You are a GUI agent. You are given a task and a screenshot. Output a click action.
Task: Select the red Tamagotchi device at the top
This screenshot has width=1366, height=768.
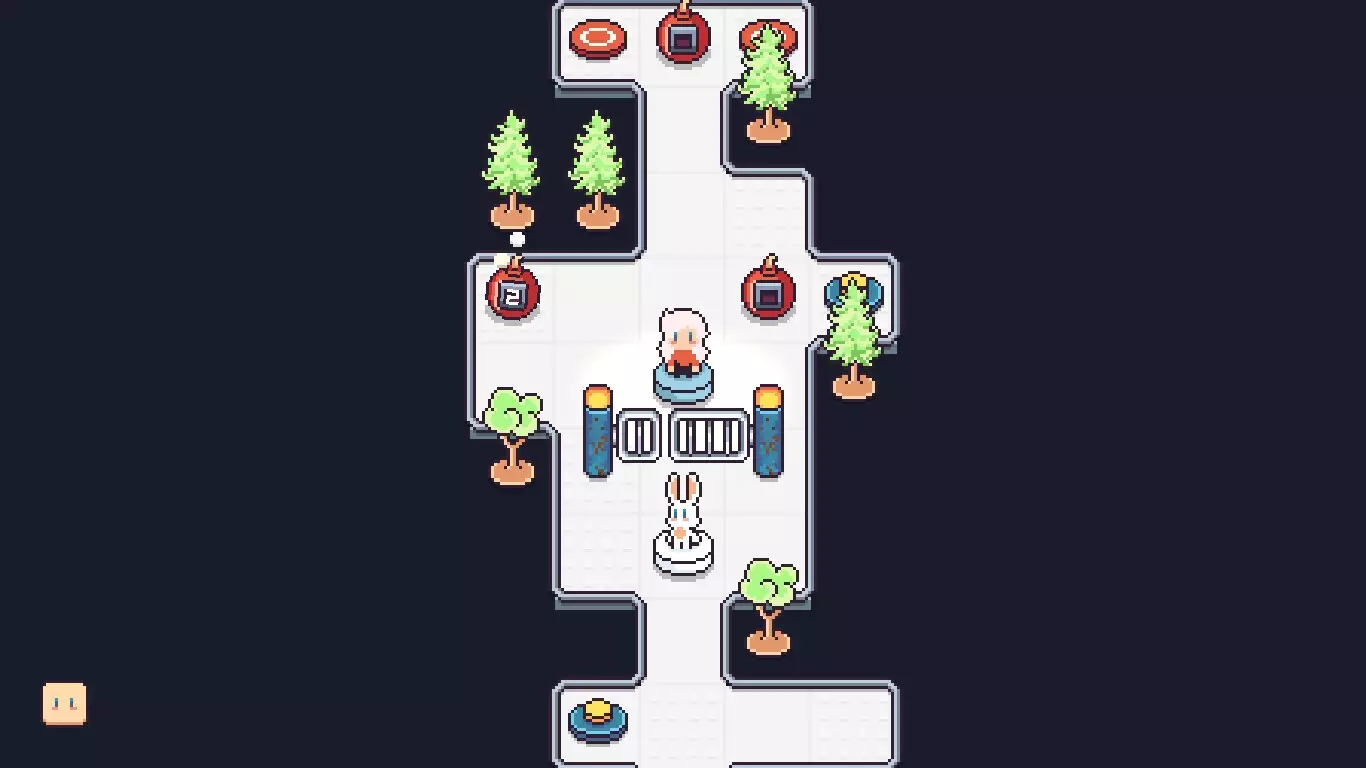[x=682, y=35]
